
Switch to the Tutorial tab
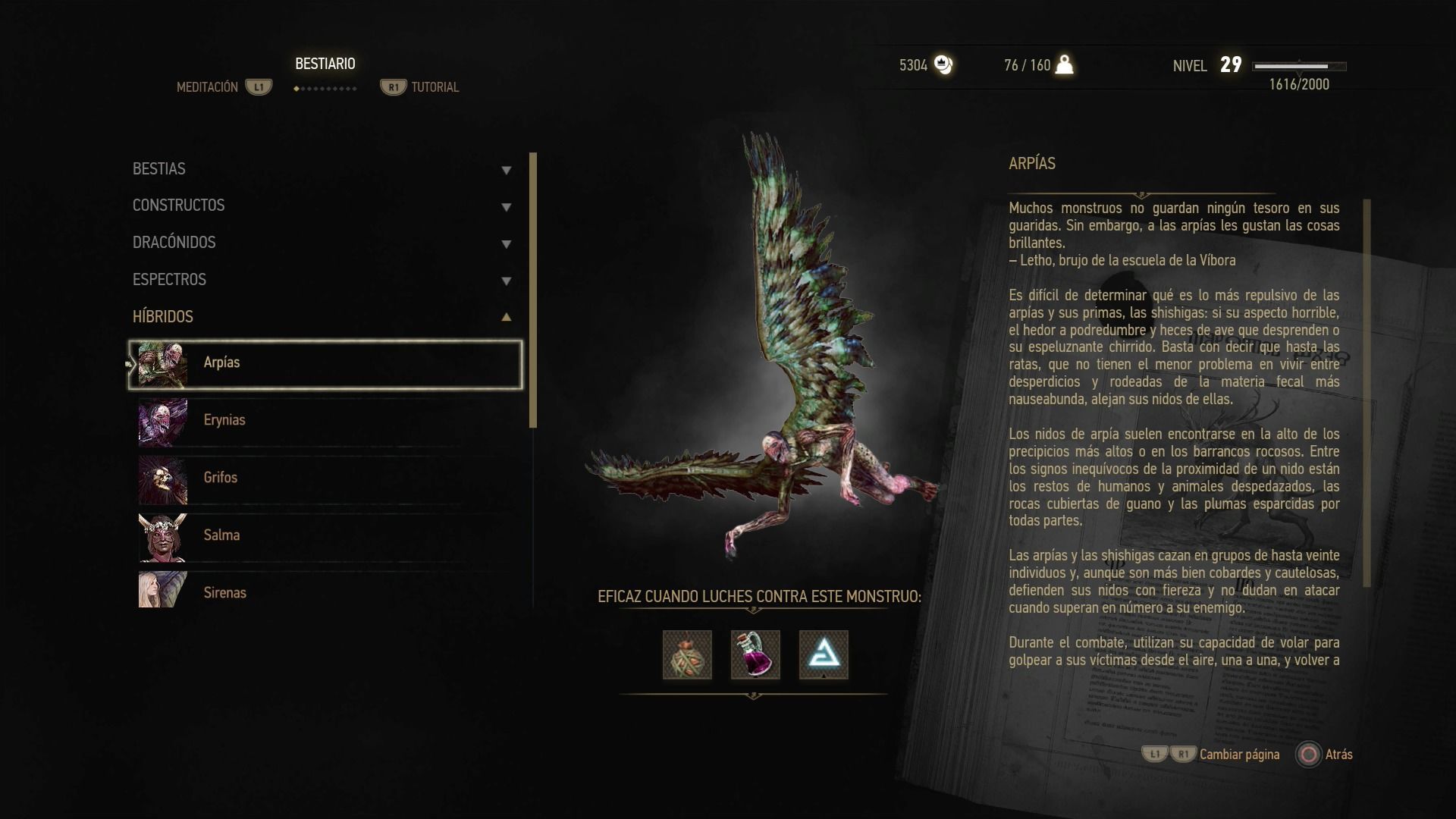[435, 87]
